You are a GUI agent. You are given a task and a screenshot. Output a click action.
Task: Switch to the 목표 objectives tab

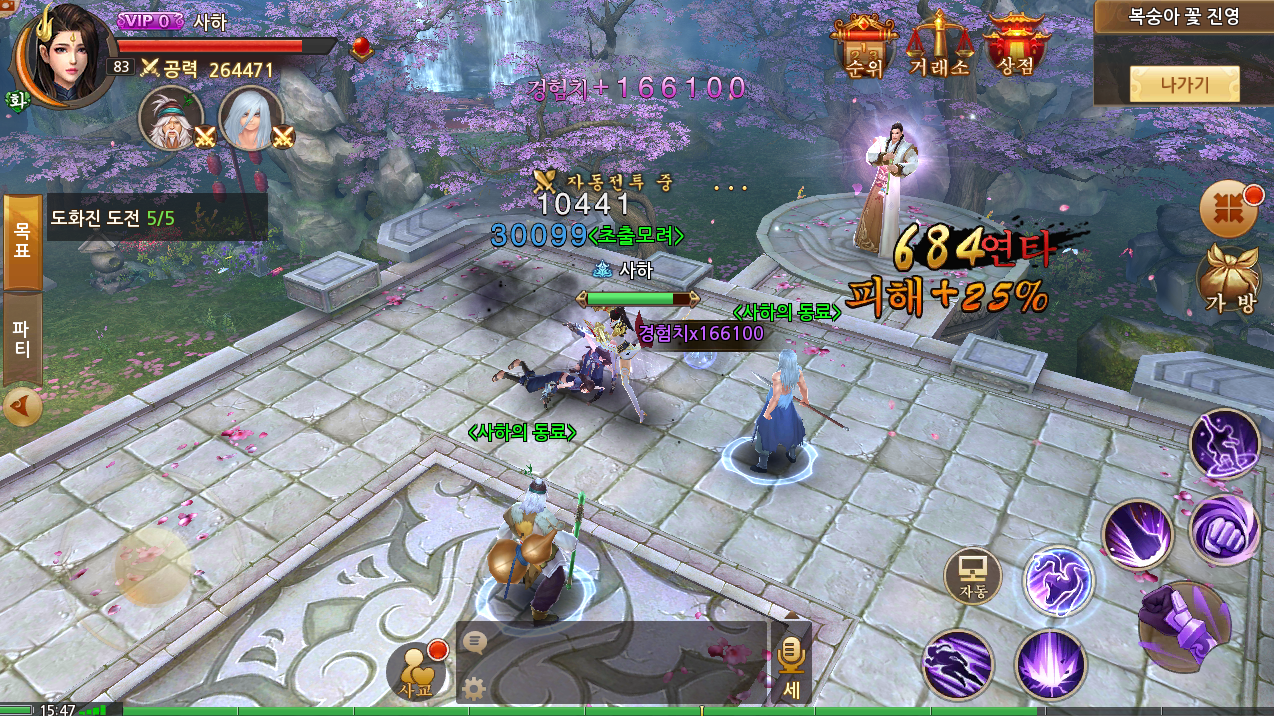click(x=22, y=241)
